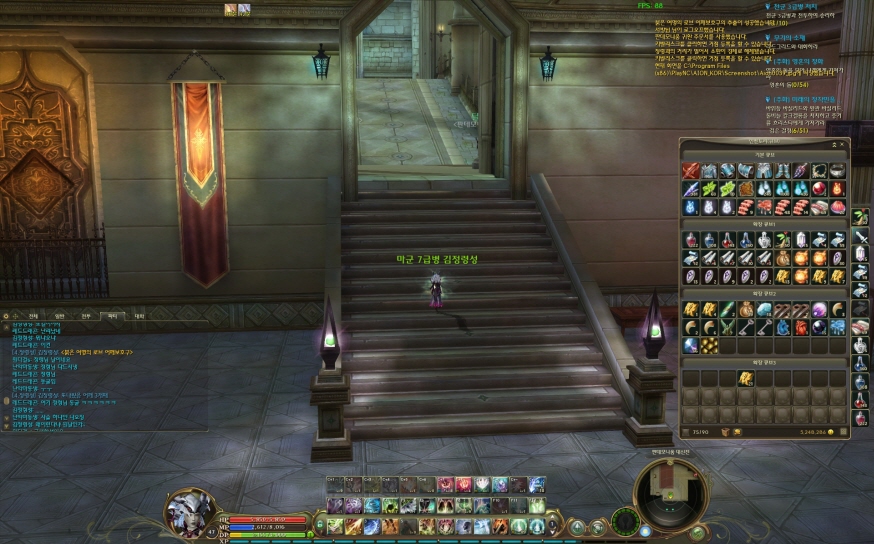Screen dimensions: 874x544
Task: Select the lone gold wing item in the bottom cube
Action: coord(745,377)
